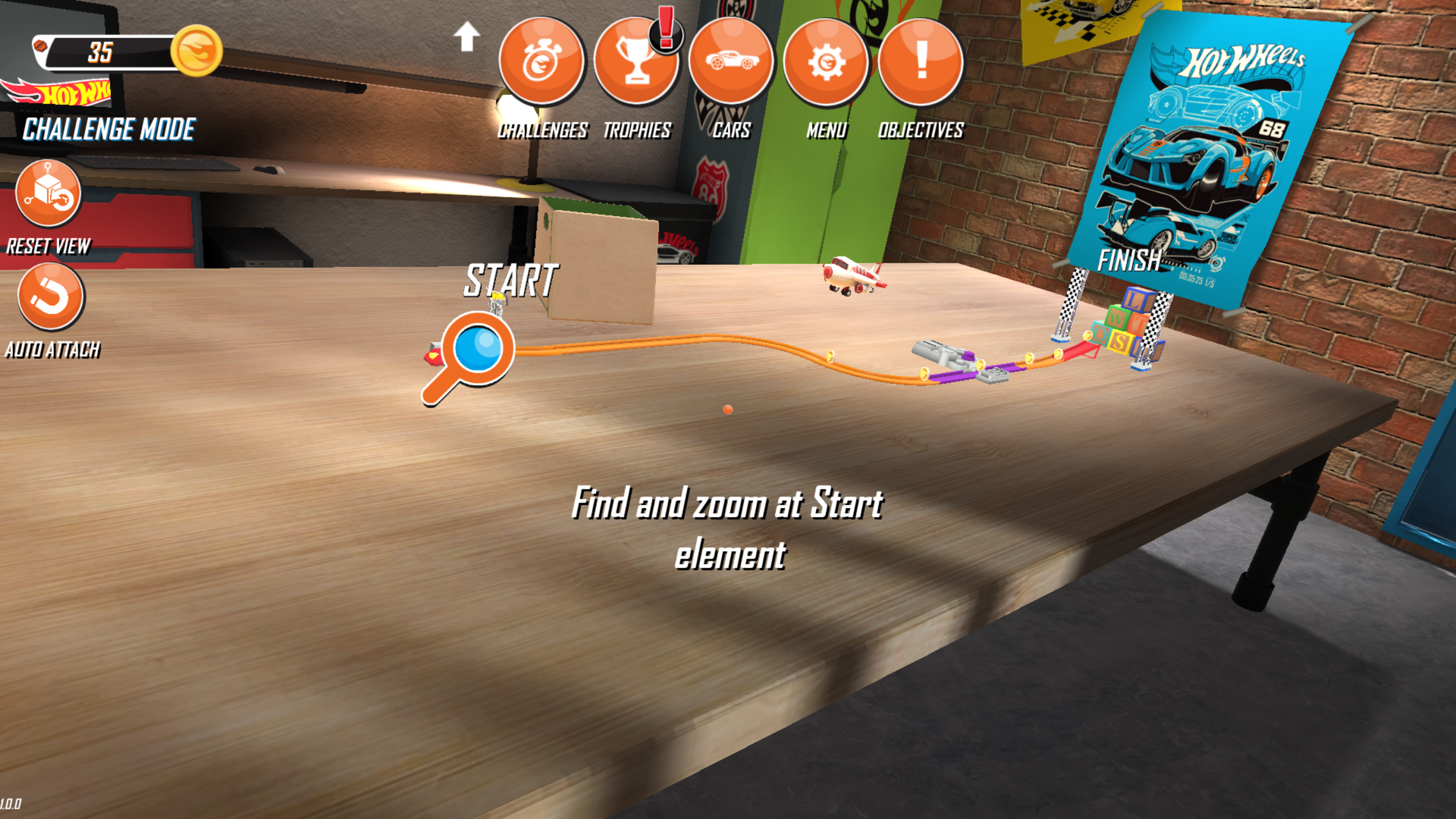Viewport: 1456px width, 819px height.
Task: Open the Cars selection
Action: coord(731,61)
